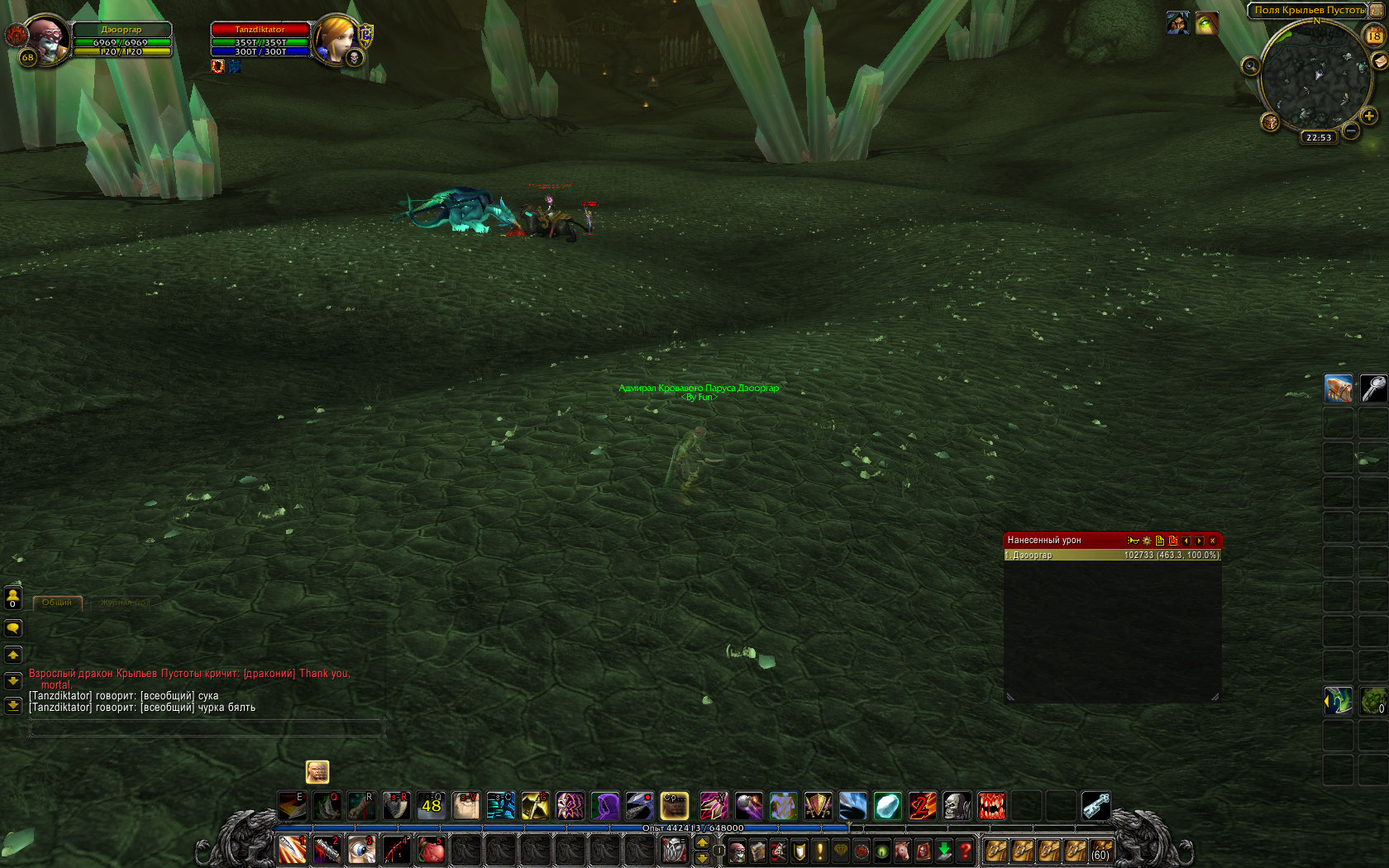Select Tanzdiktator's target portrait

(x=337, y=38)
